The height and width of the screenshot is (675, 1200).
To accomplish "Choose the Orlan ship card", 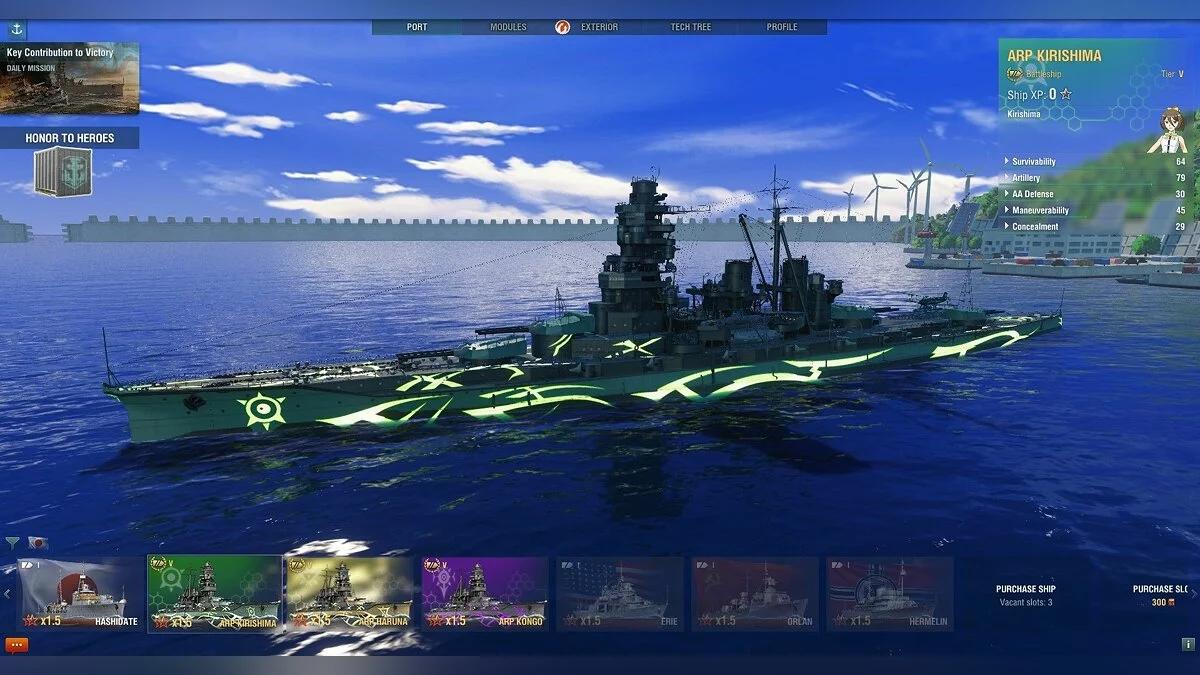I will [755, 594].
